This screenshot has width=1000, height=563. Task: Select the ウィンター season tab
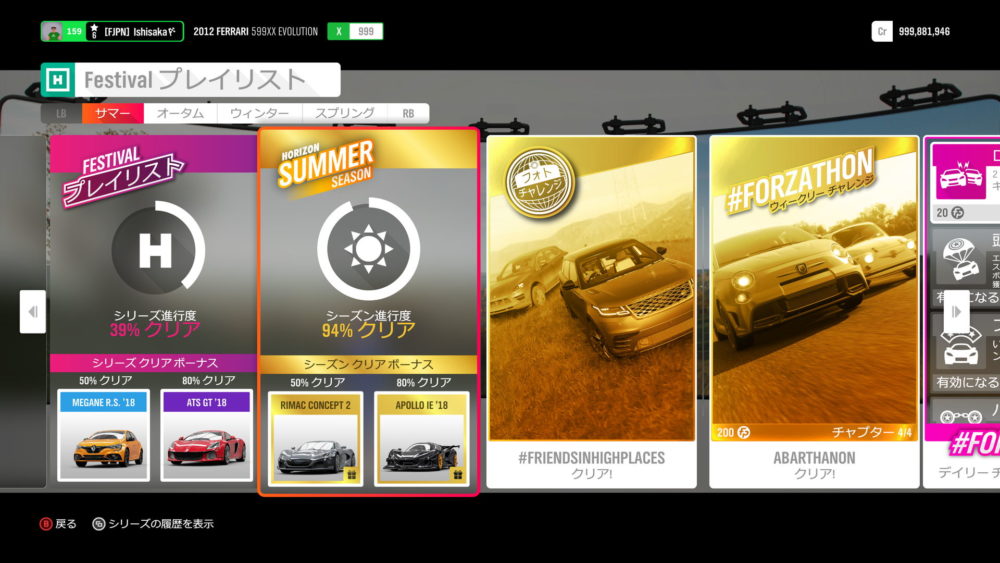tap(260, 114)
